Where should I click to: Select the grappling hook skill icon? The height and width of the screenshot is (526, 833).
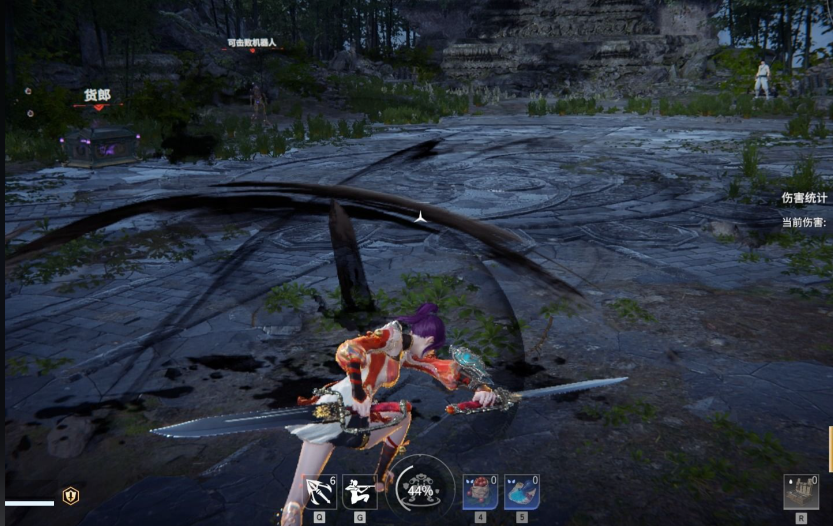pos(320,492)
